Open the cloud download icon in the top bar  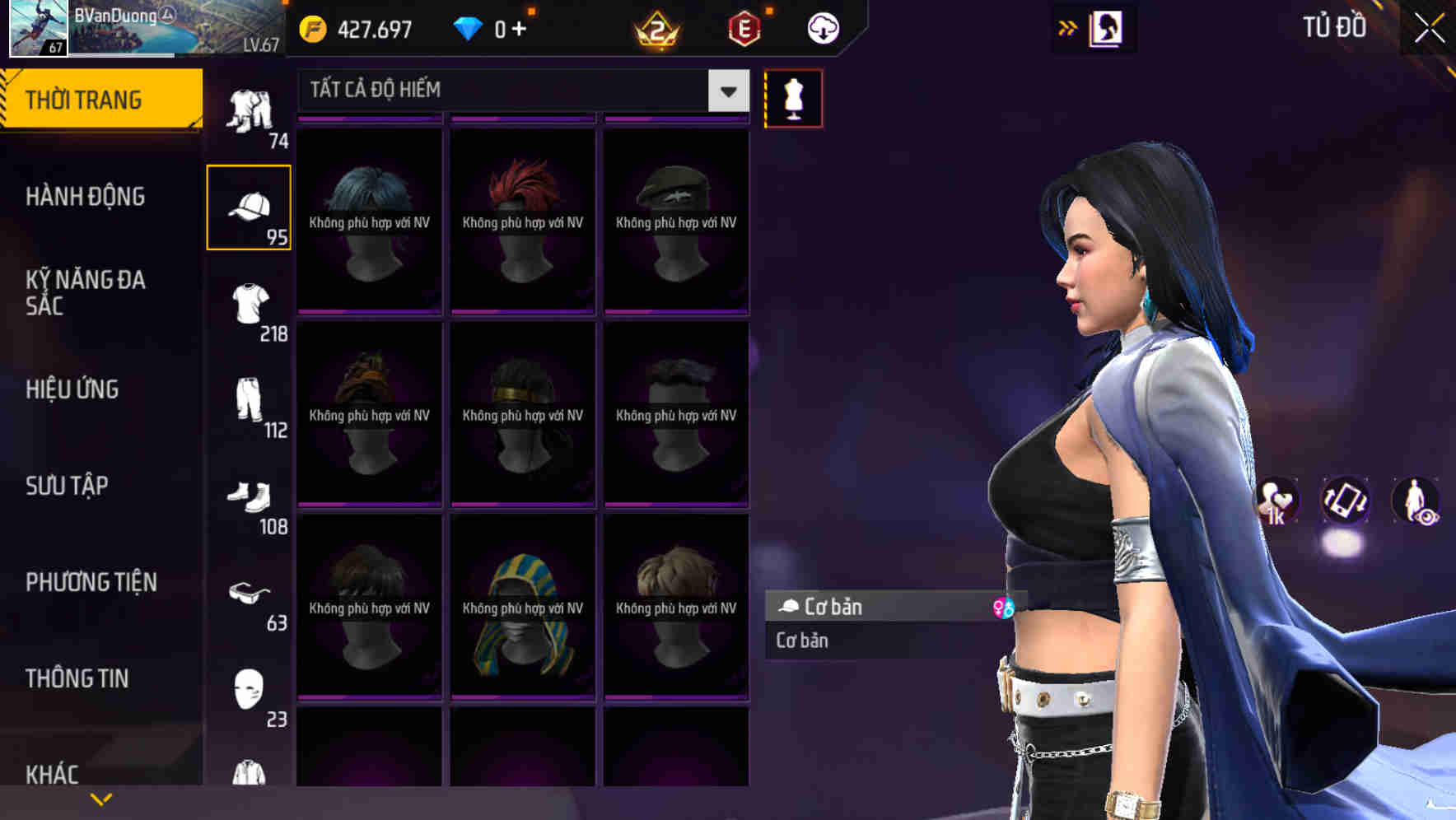(821, 27)
